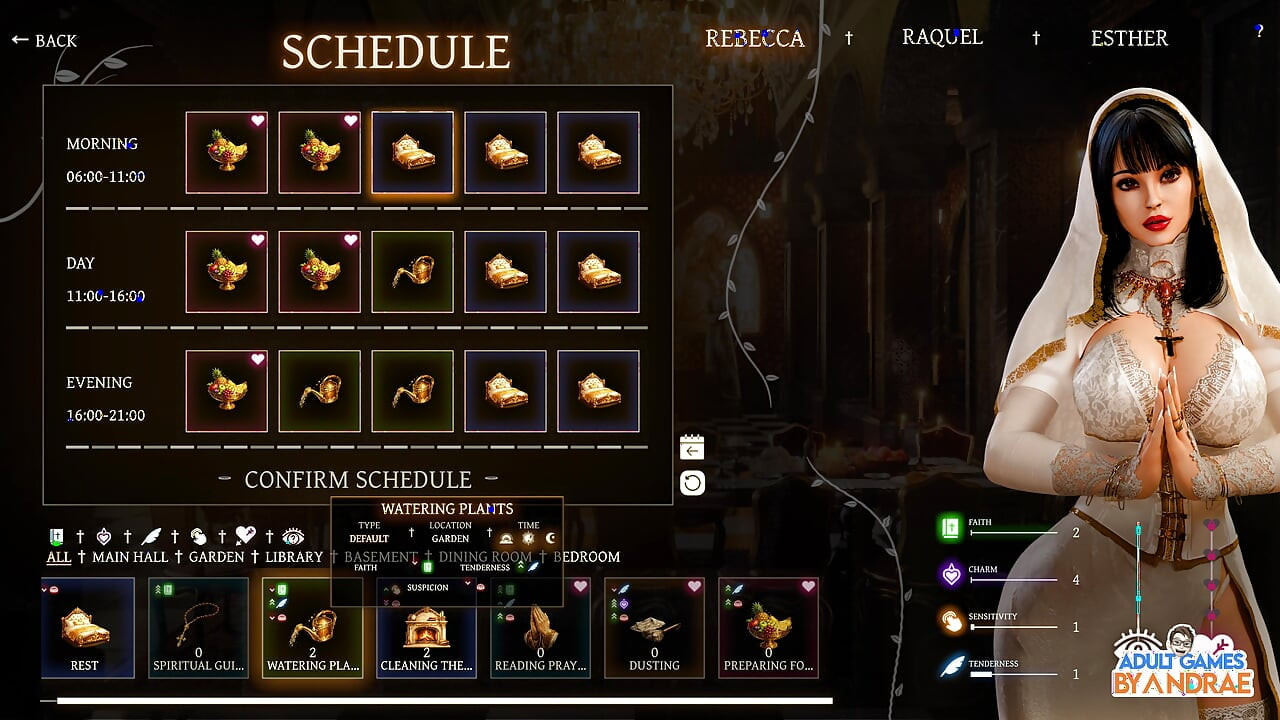Select the Rest activity card

(x=87, y=628)
